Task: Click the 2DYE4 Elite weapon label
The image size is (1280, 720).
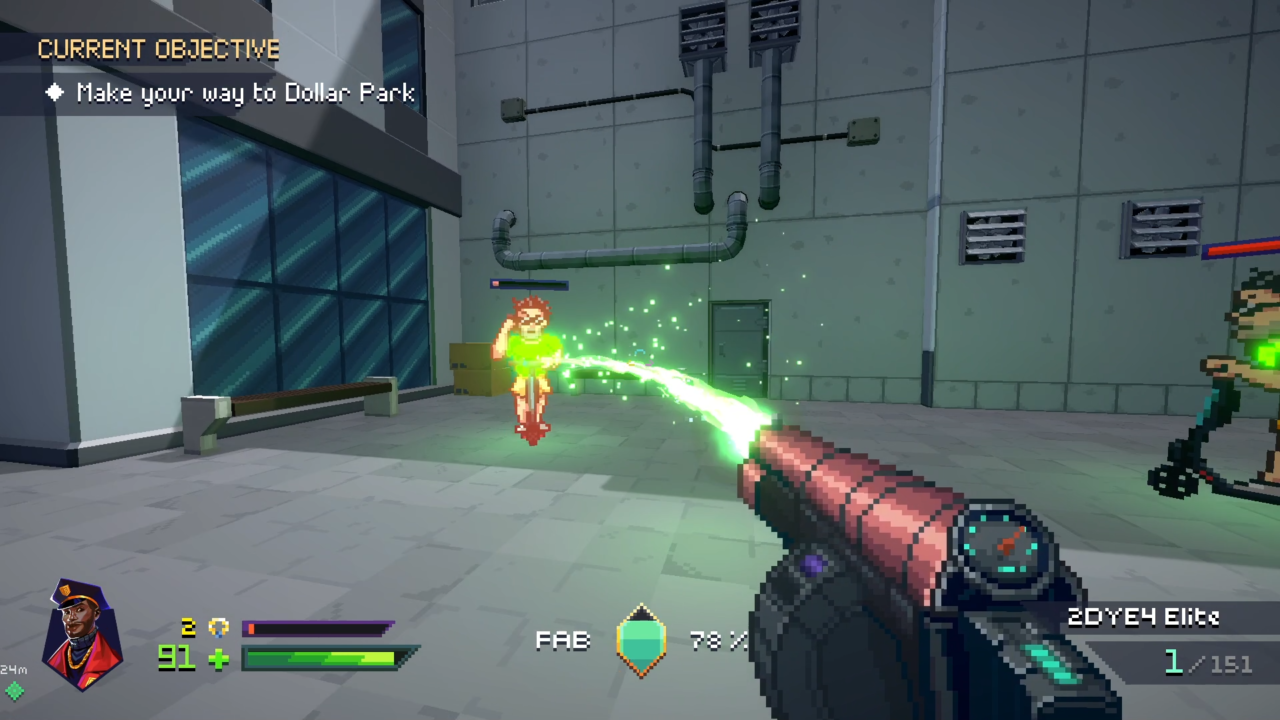Action: pos(1144,618)
